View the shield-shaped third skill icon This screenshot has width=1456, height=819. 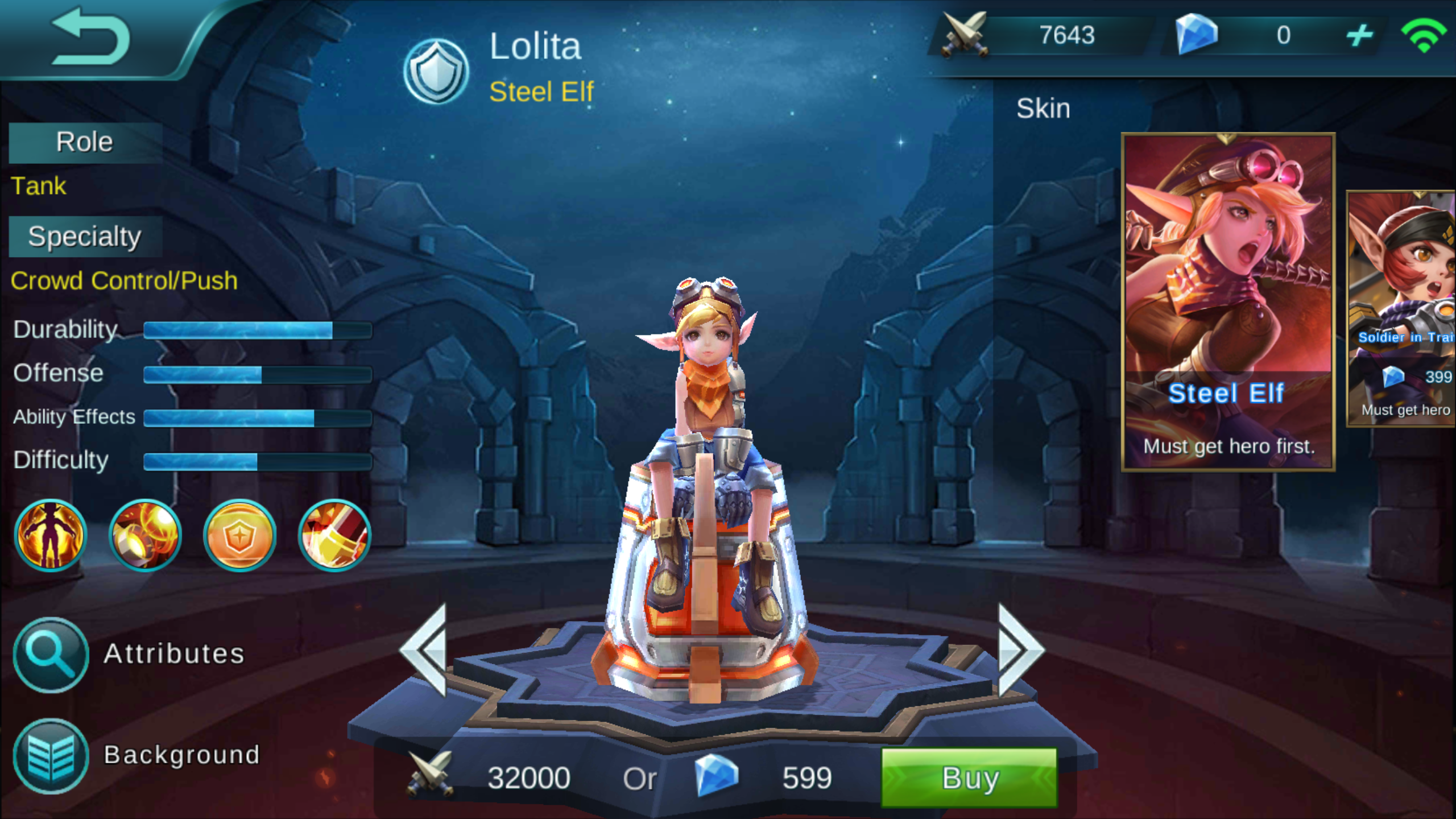pyautogui.click(x=239, y=535)
